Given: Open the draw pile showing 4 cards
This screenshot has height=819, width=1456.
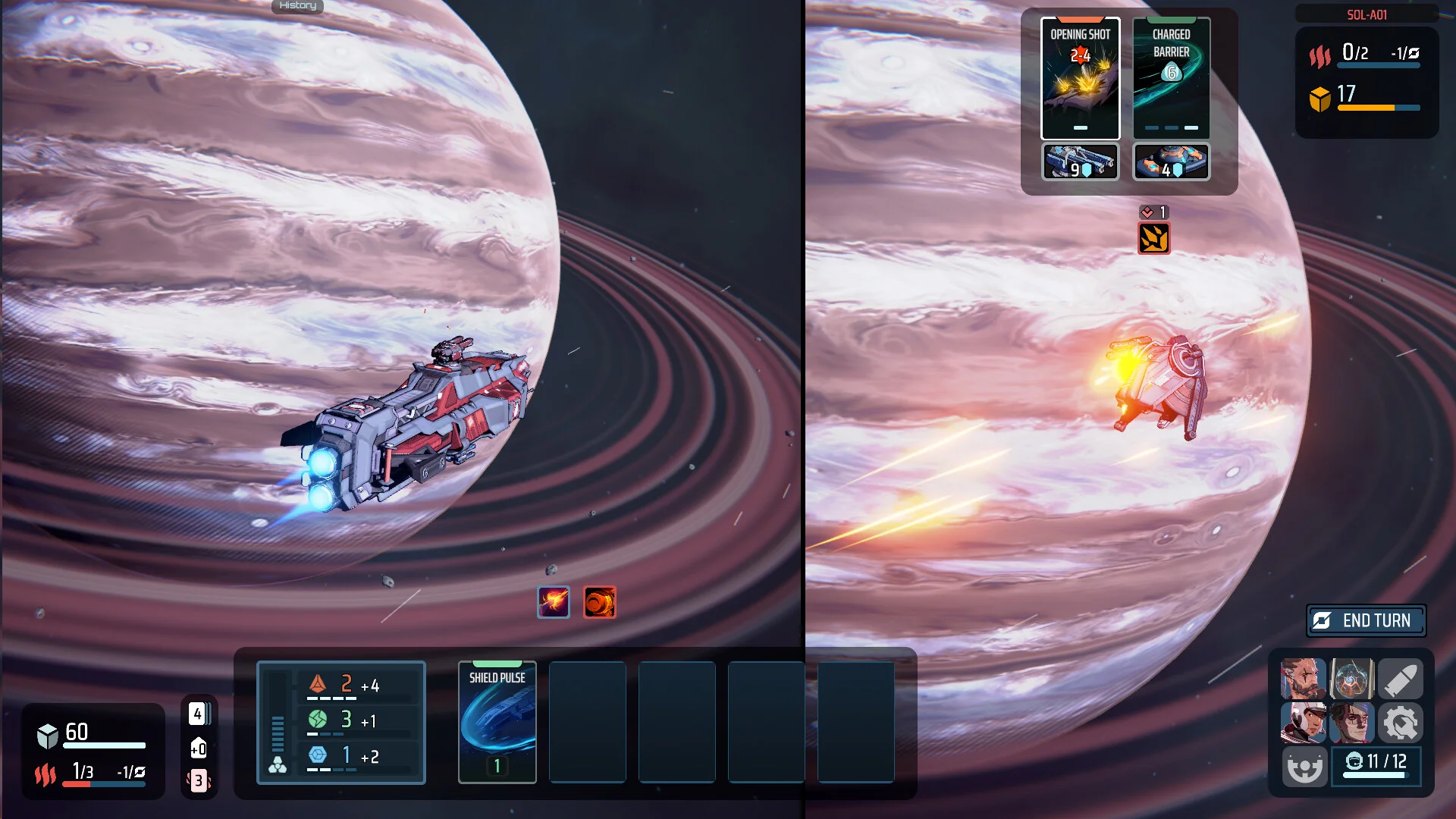Looking at the screenshot, I should (x=199, y=714).
